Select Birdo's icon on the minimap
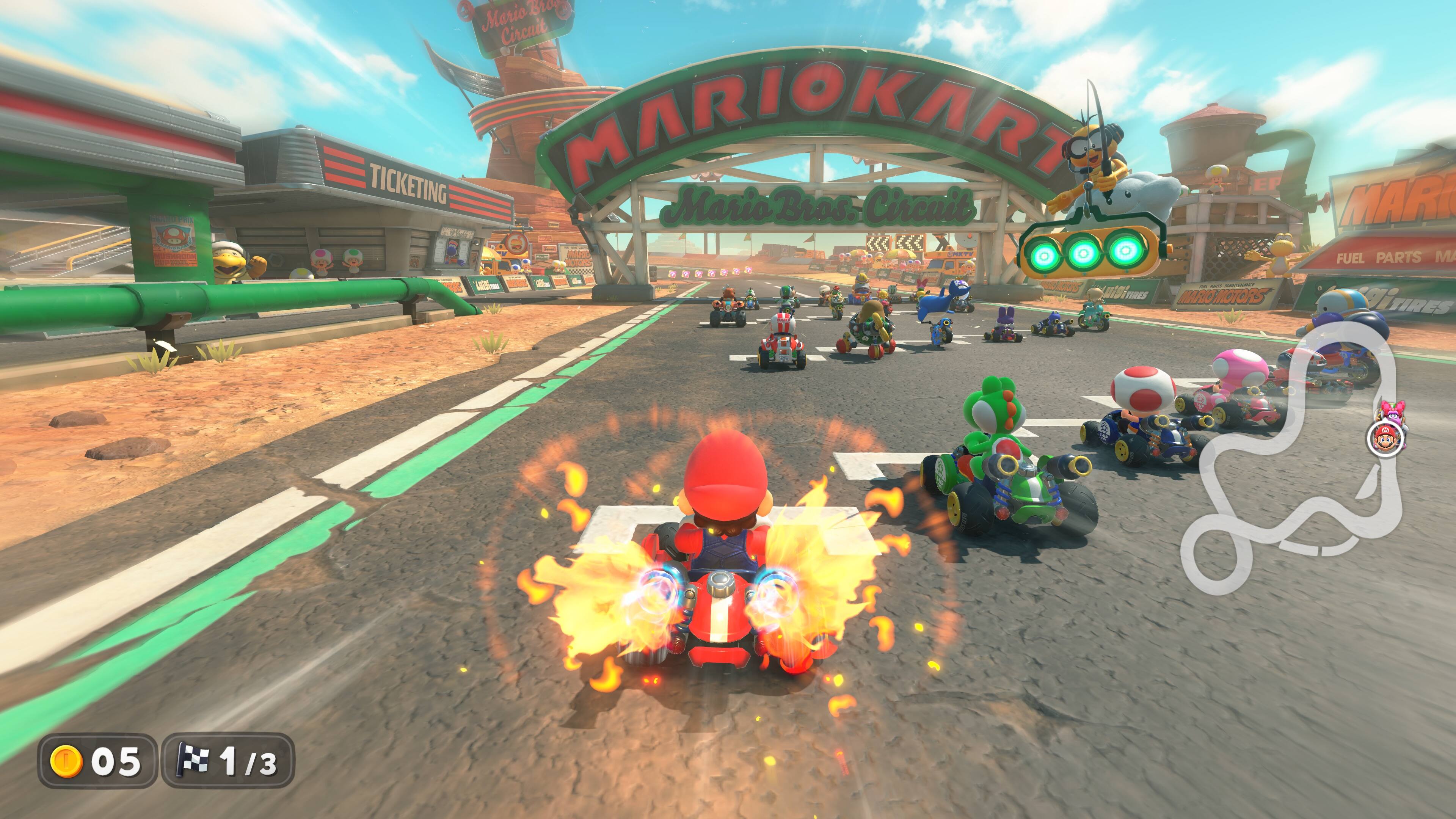The height and width of the screenshot is (819, 1456). (x=1393, y=414)
